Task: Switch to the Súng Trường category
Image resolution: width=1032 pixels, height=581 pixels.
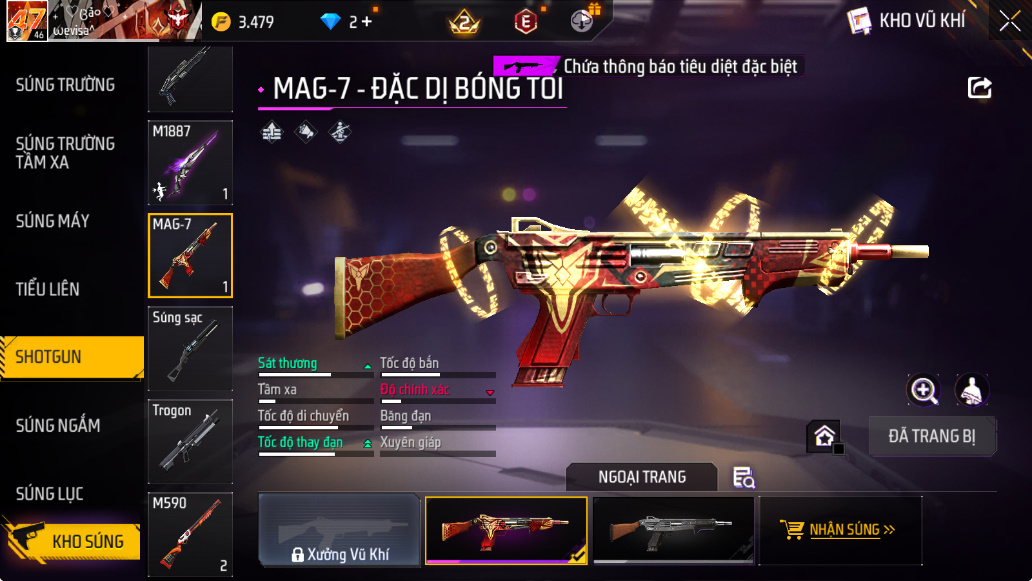Action: click(65, 85)
